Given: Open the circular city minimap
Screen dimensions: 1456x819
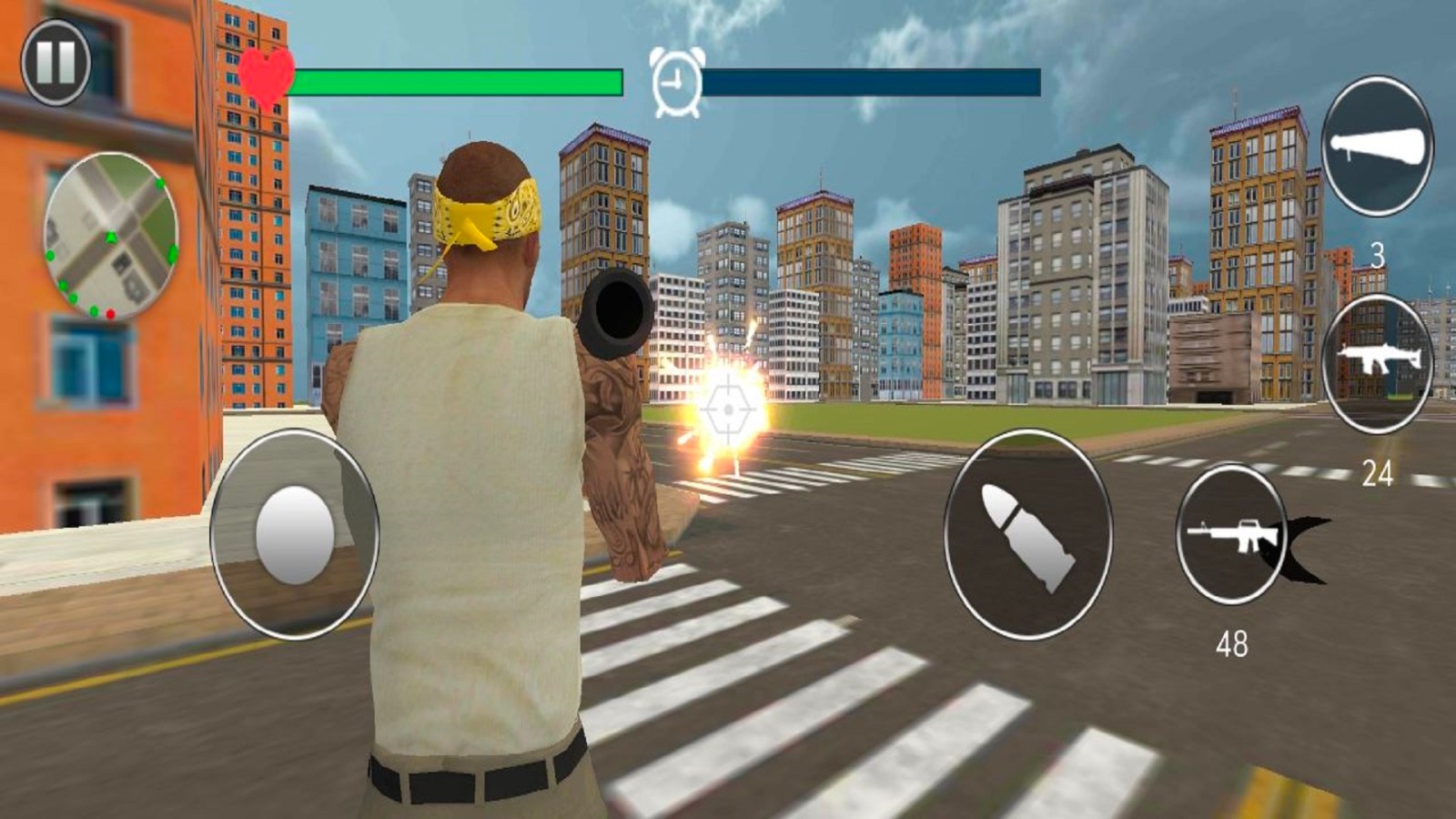Looking at the screenshot, I should pos(110,237).
